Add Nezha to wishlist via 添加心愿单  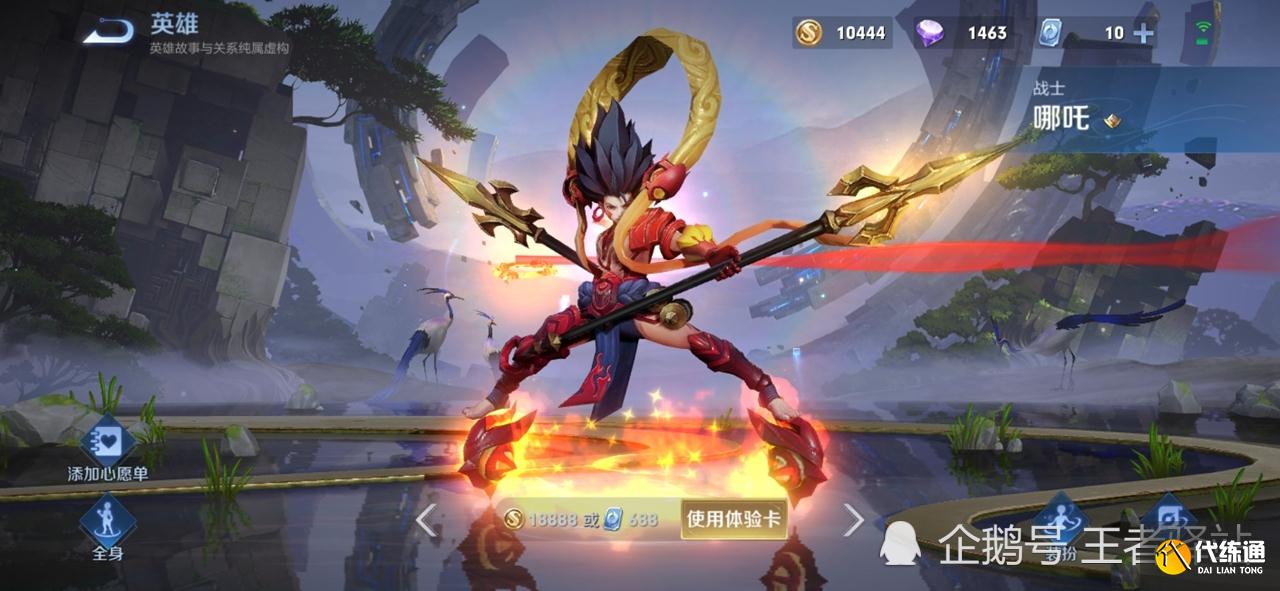(x=107, y=442)
